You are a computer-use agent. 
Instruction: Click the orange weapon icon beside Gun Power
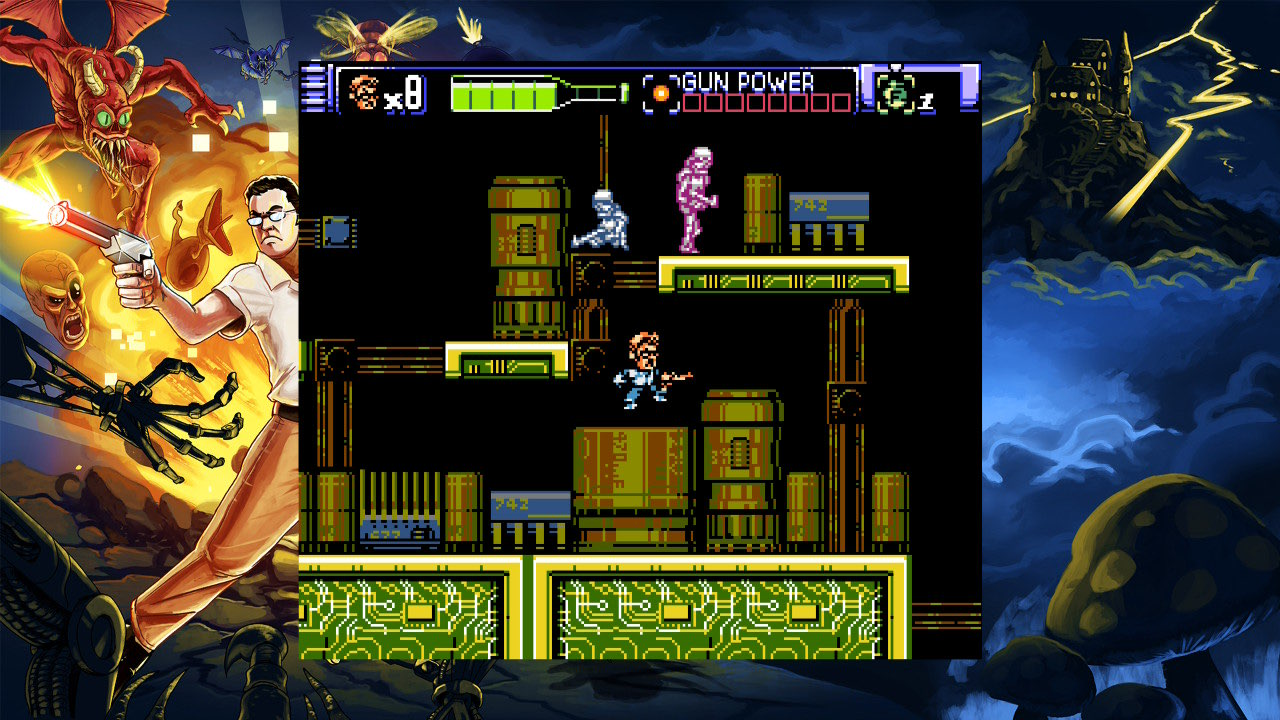(660, 93)
